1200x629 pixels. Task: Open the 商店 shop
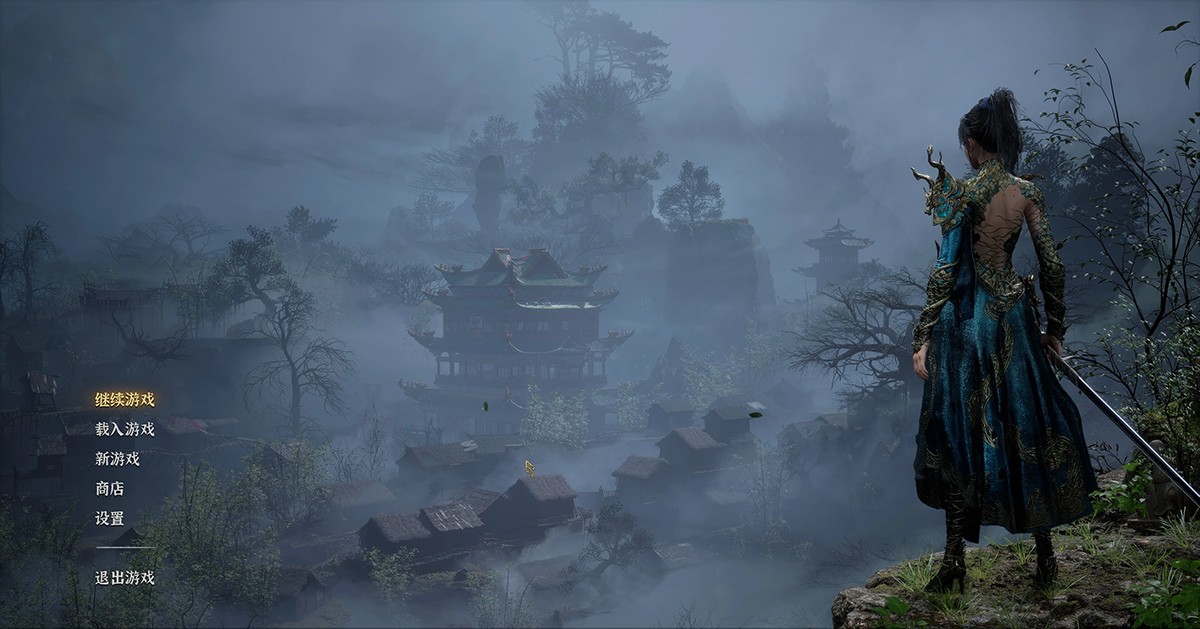[x=110, y=489]
